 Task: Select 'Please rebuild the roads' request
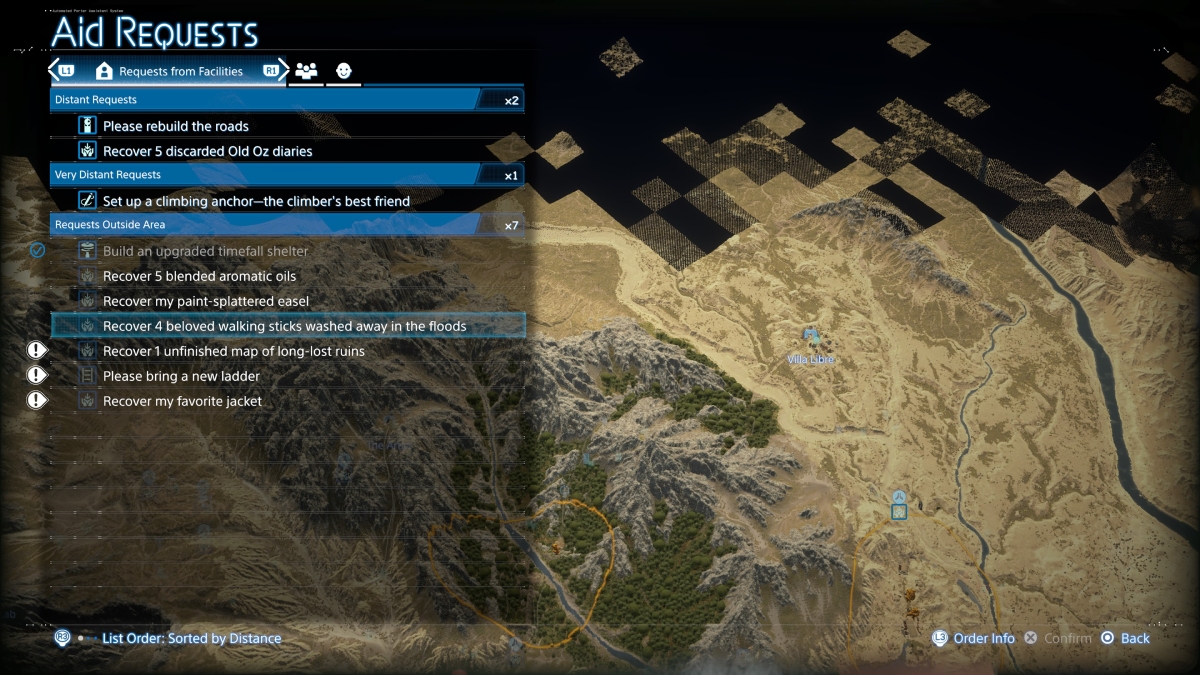(x=176, y=126)
